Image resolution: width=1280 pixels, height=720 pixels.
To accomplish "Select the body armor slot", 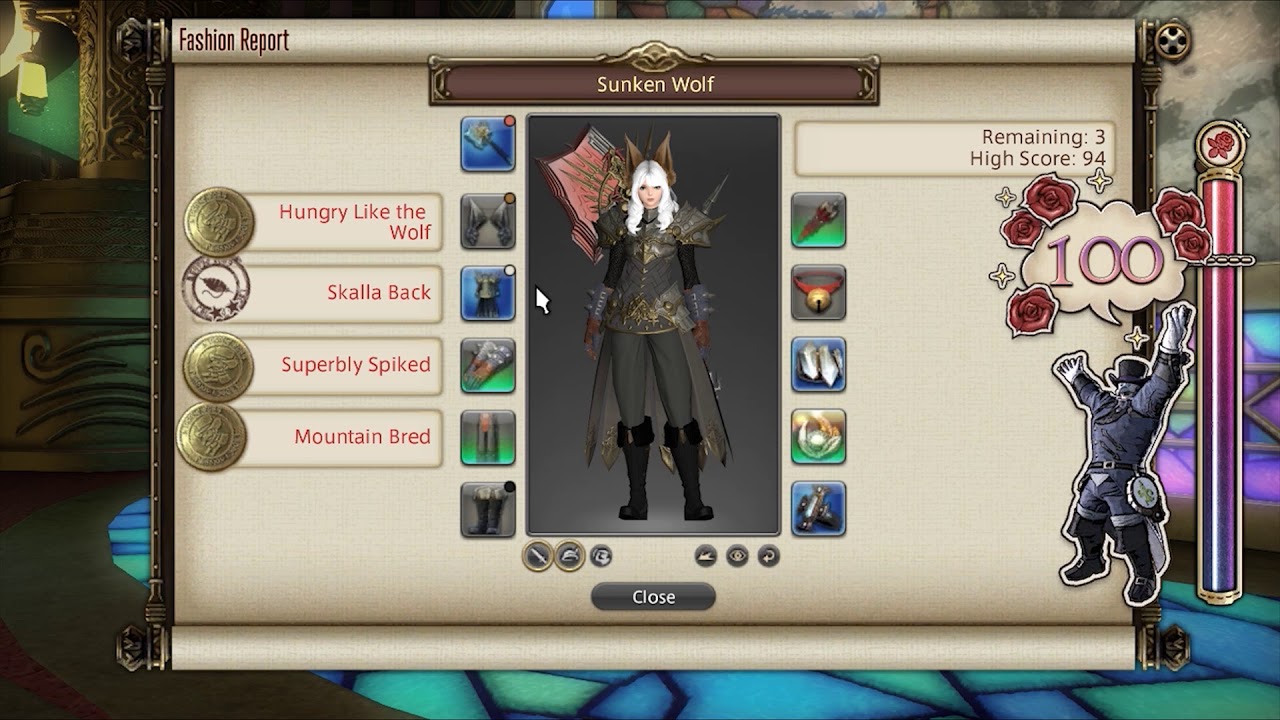I will [488, 293].
